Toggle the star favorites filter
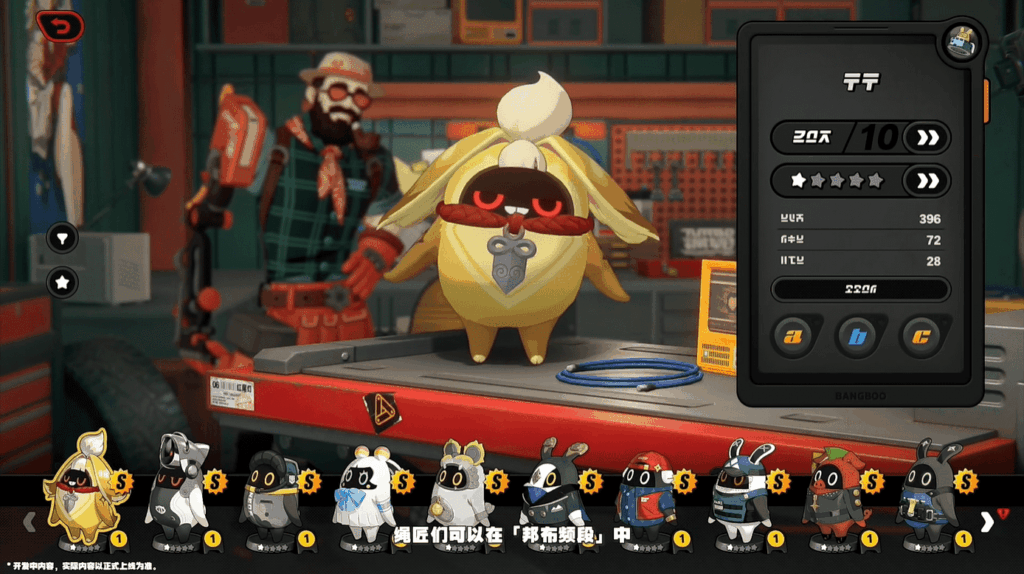1024x574 pixels. [62, 283]
